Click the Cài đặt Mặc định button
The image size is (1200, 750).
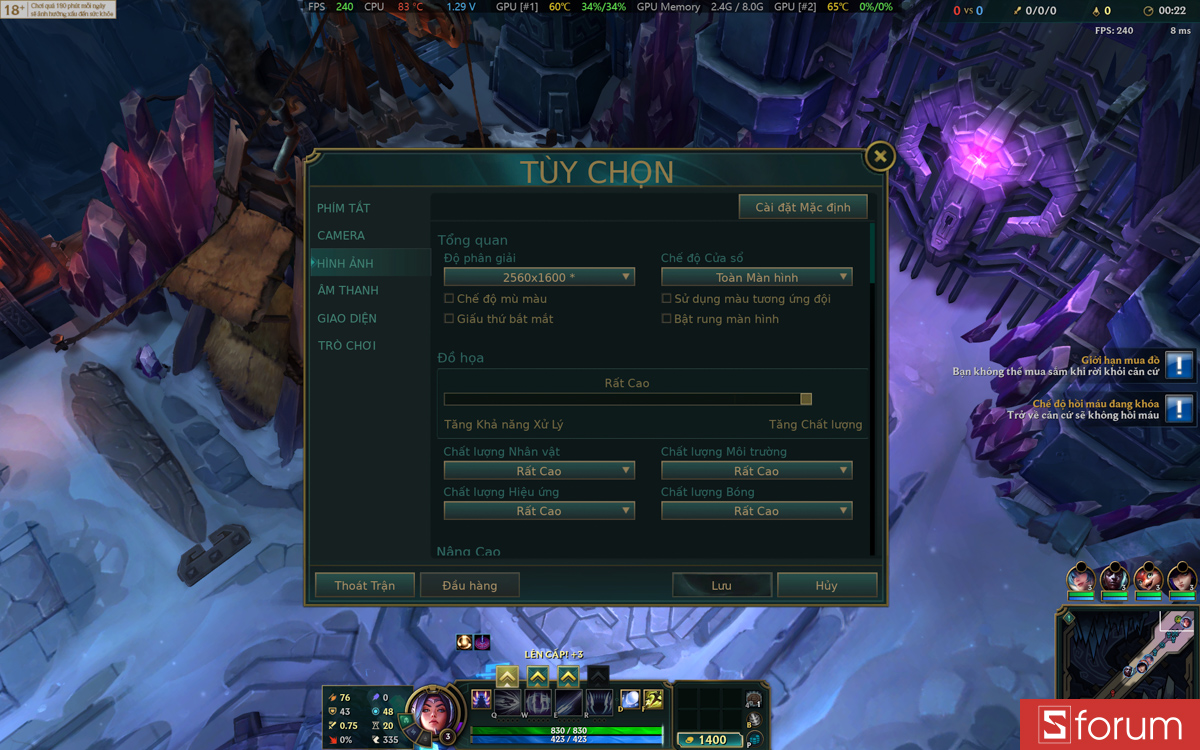coord(803,207)
